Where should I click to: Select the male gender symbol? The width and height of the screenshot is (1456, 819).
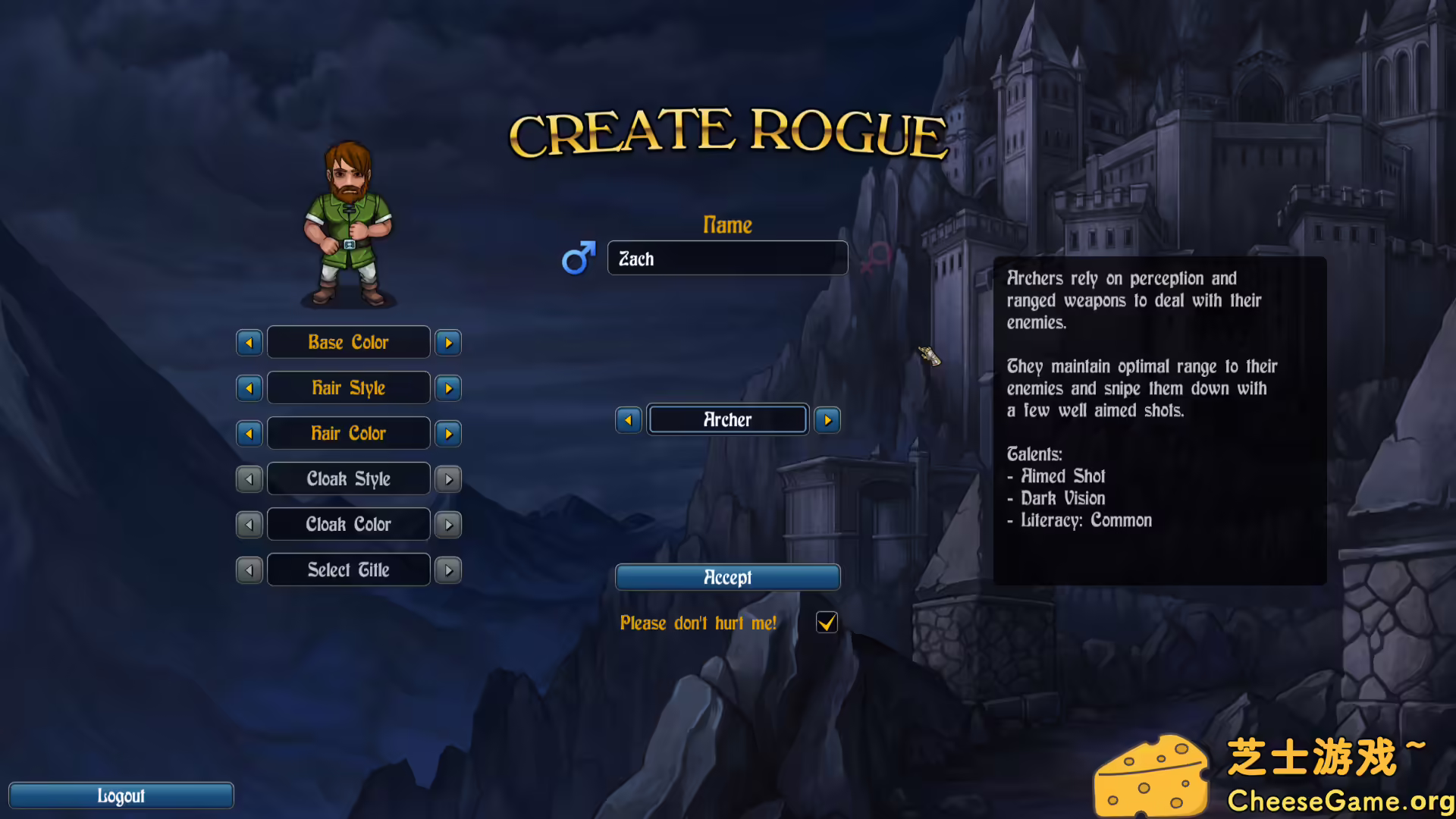coord(578,258)
